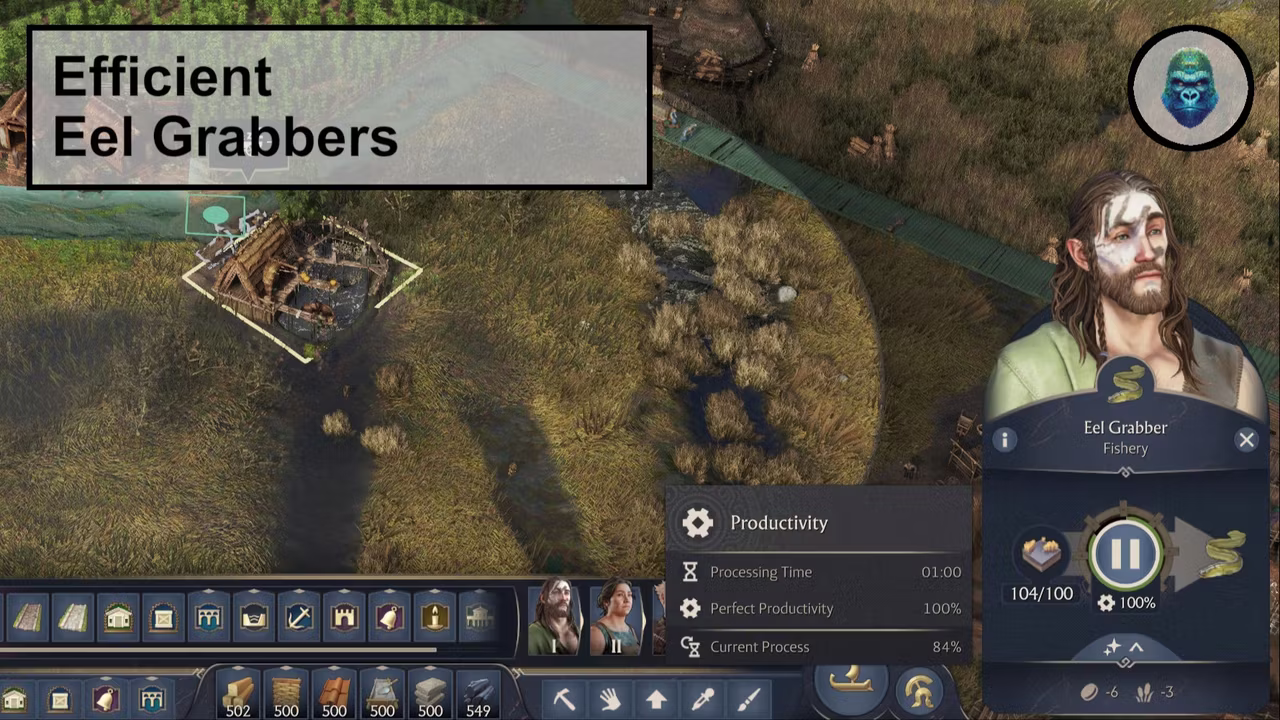Select the tier II woman population portrait
Viewport: 1280px width, 720px height.
[x=615, y=617]
